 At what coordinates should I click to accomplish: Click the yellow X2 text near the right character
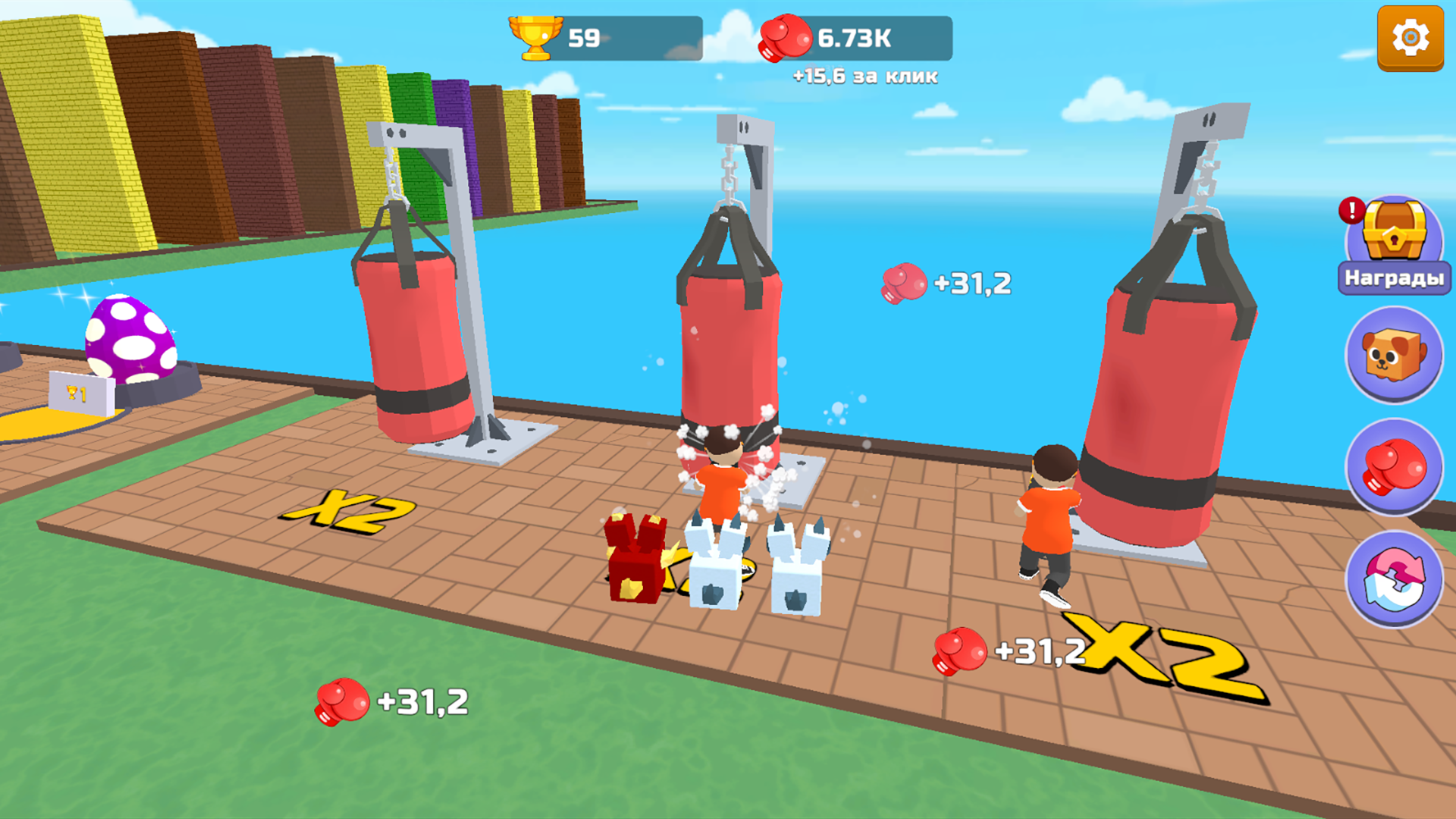1160,656
